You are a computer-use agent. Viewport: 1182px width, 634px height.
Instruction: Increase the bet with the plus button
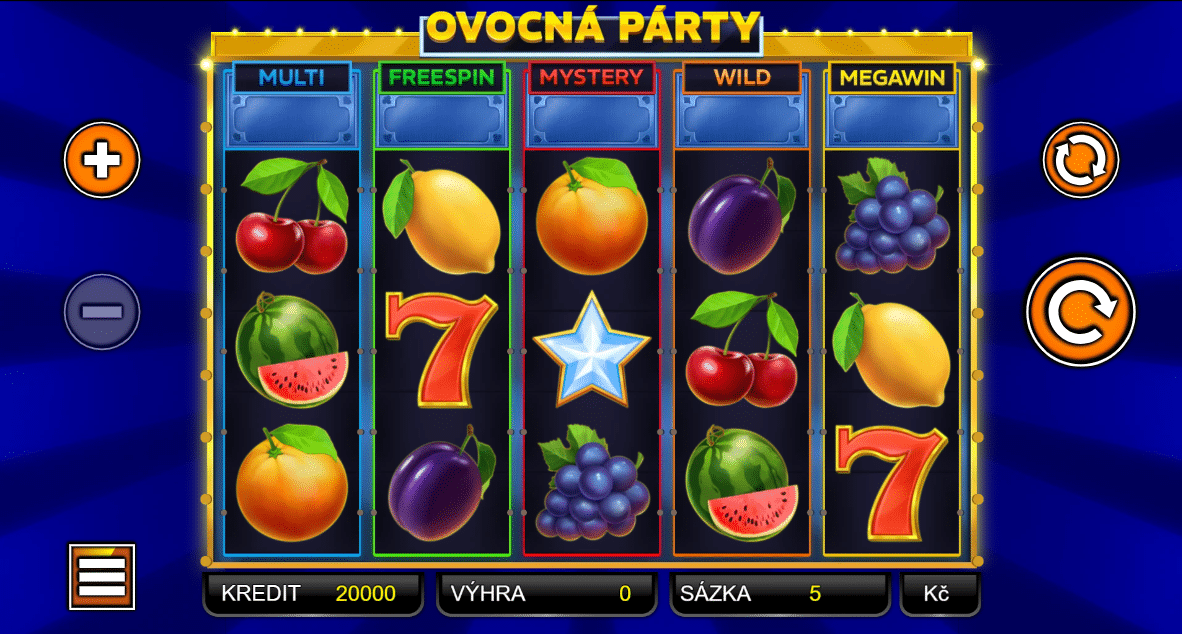click(102, 160)
